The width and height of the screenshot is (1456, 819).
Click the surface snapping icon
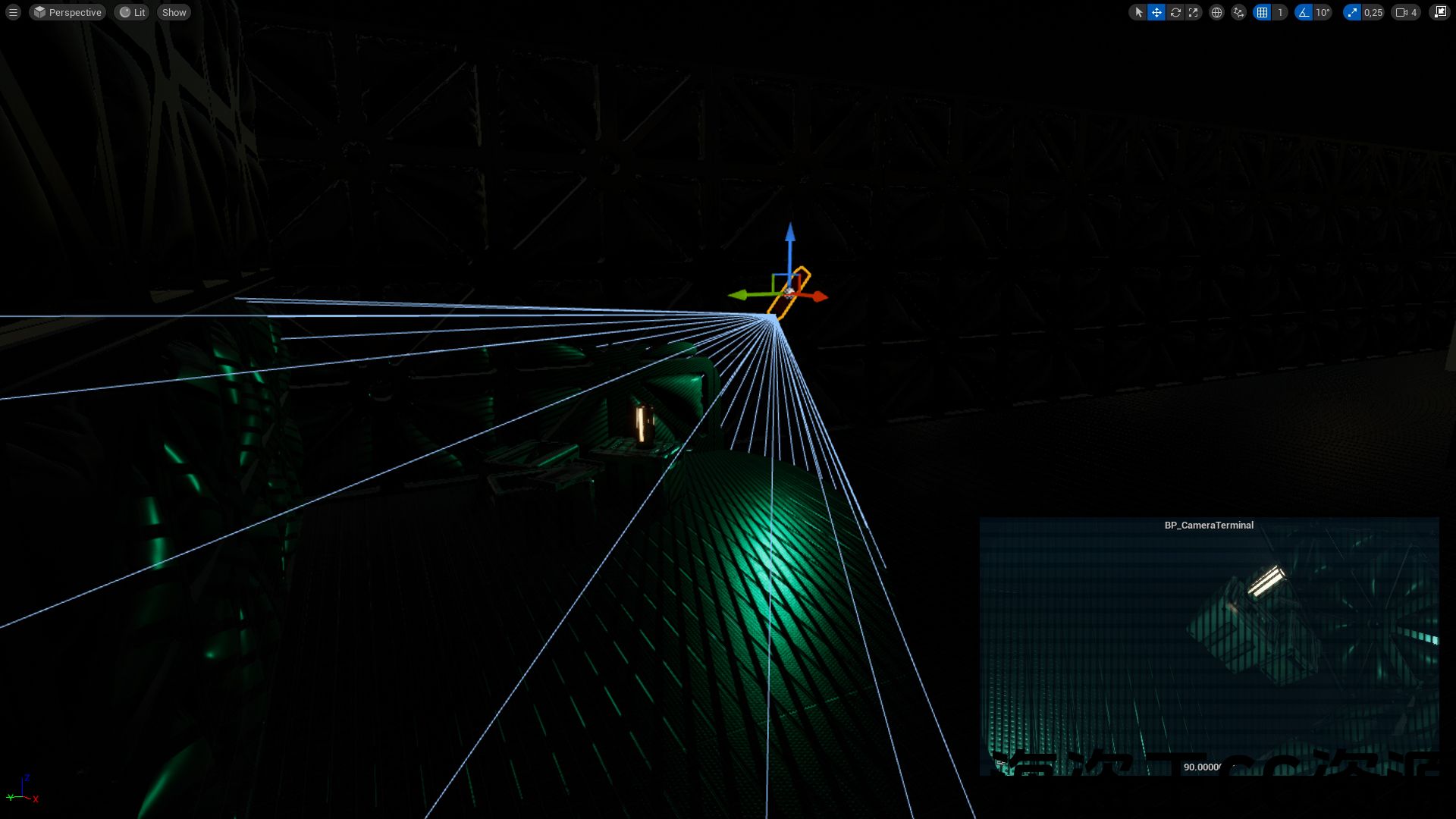[x=1238, y=12]
